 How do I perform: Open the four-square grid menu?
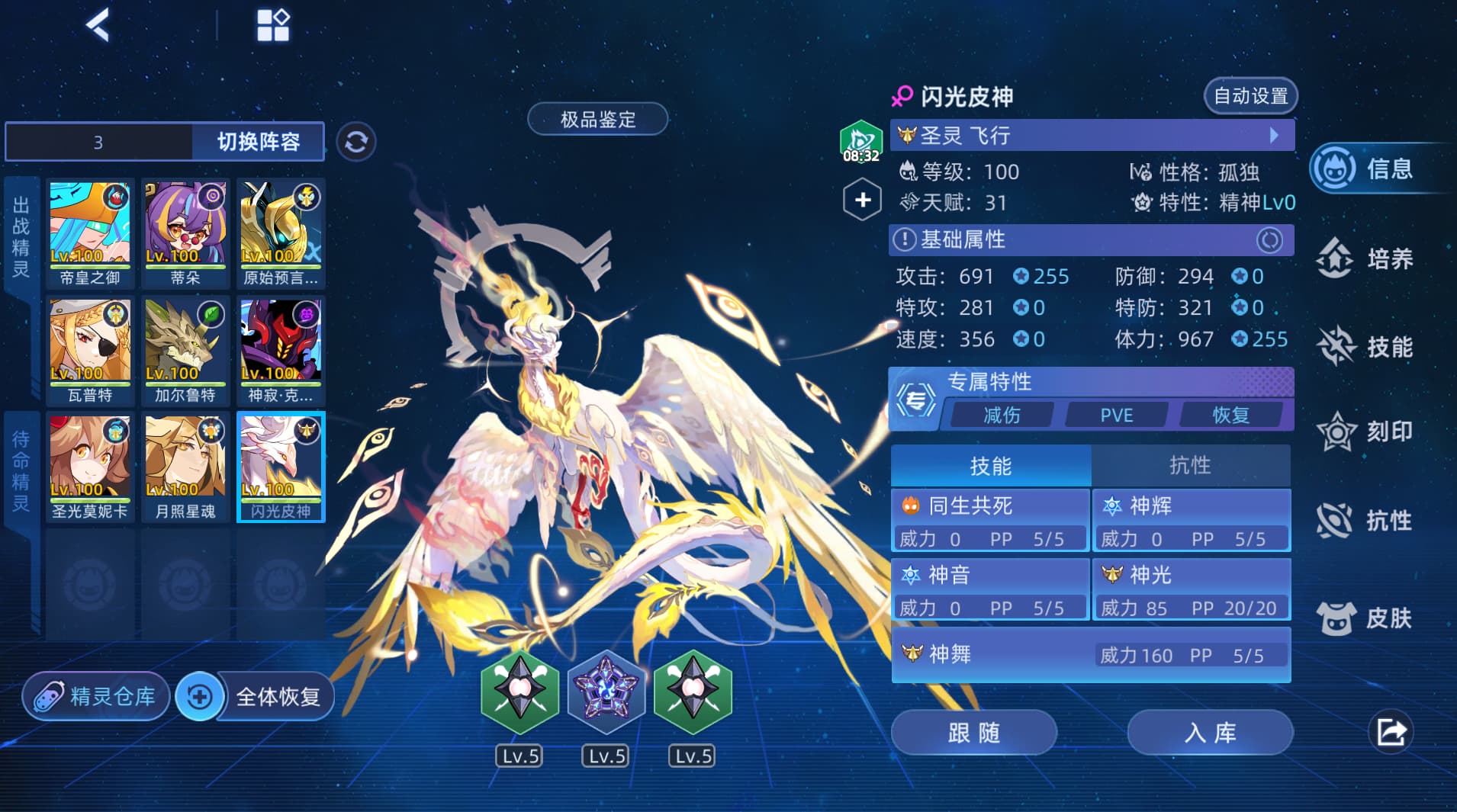272,25
